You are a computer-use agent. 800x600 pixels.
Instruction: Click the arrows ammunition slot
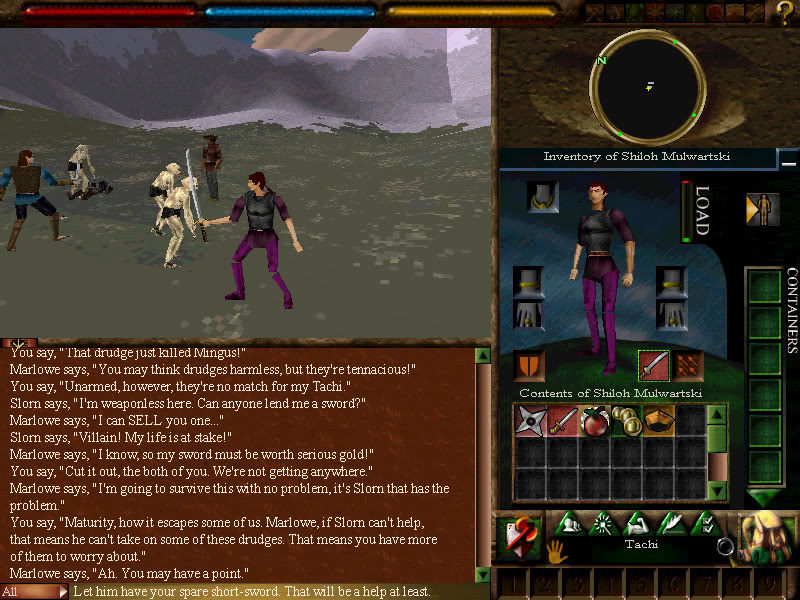689,365
